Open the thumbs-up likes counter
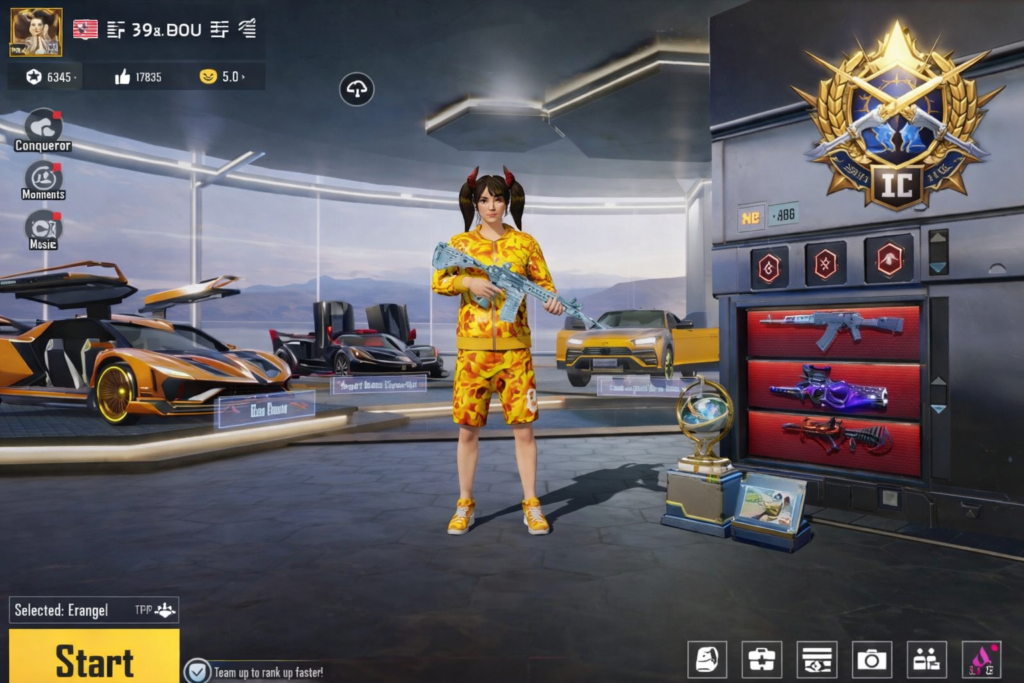The width and height of the screenshot is (1024, 683). (138, 77)
